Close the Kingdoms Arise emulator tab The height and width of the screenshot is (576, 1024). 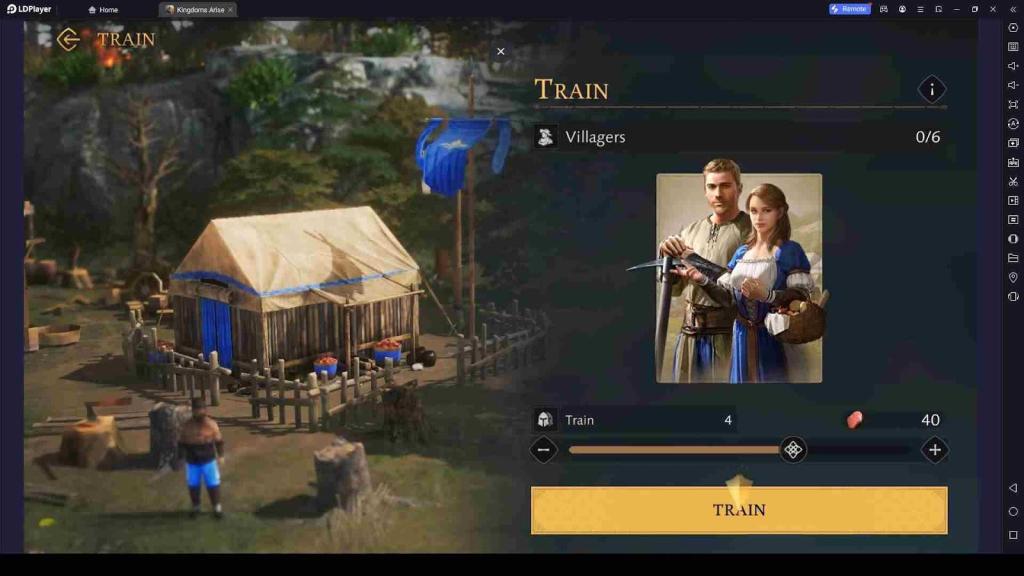pos(231,10)
